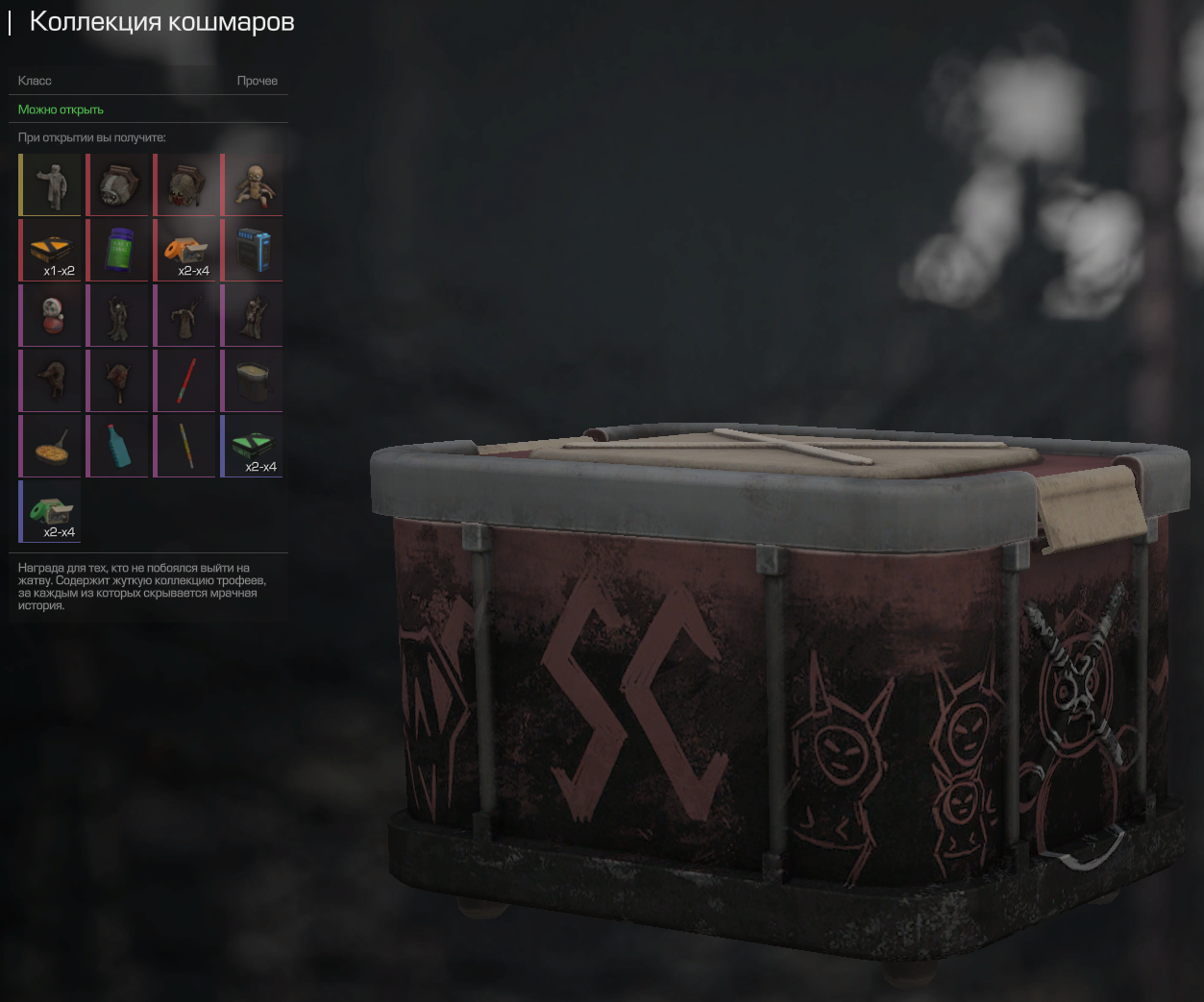
Task: Inspect the blue-lit black device reward
Action: [x=253, y=250]
